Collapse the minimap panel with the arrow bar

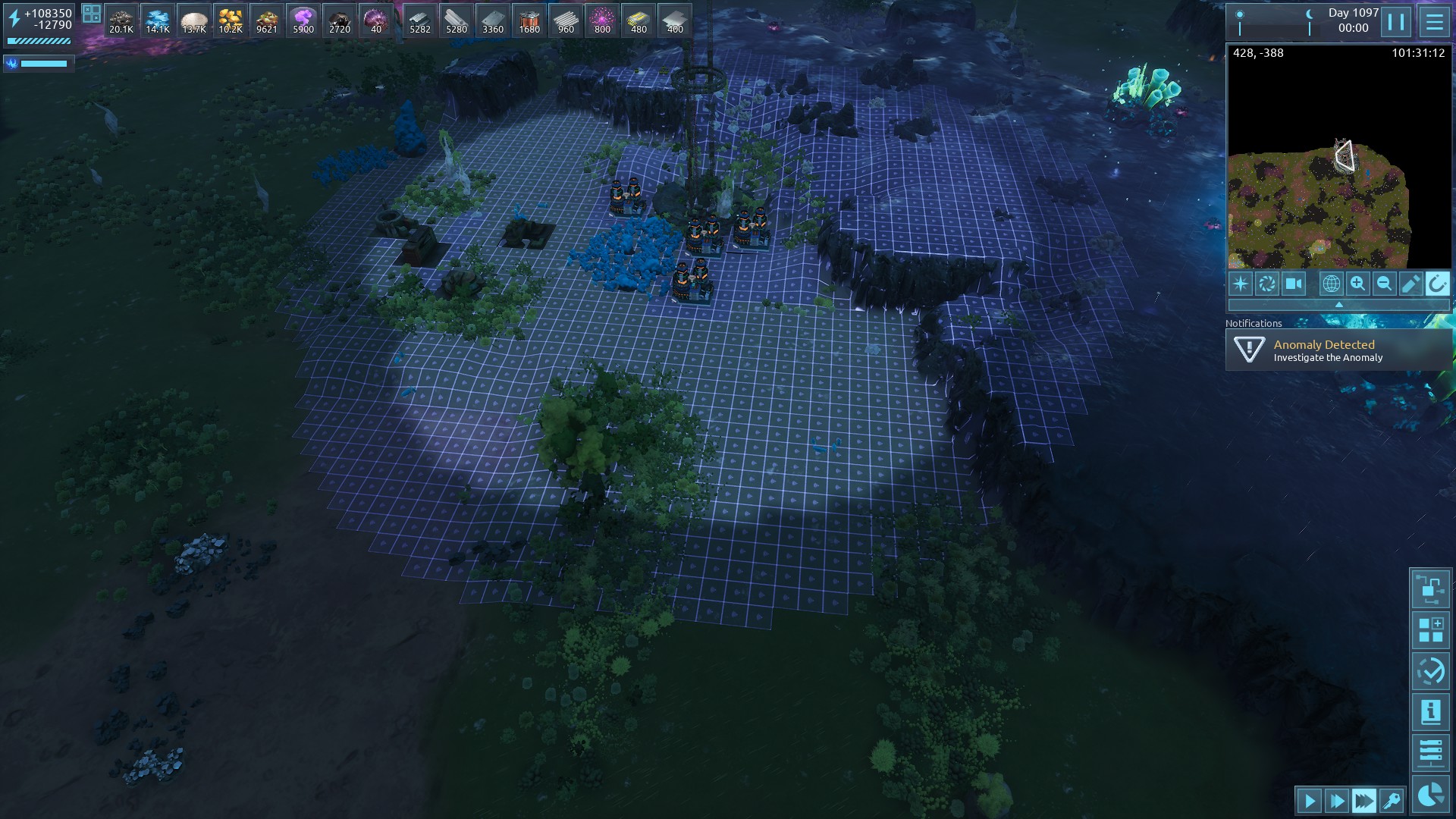pos(1338,304)
